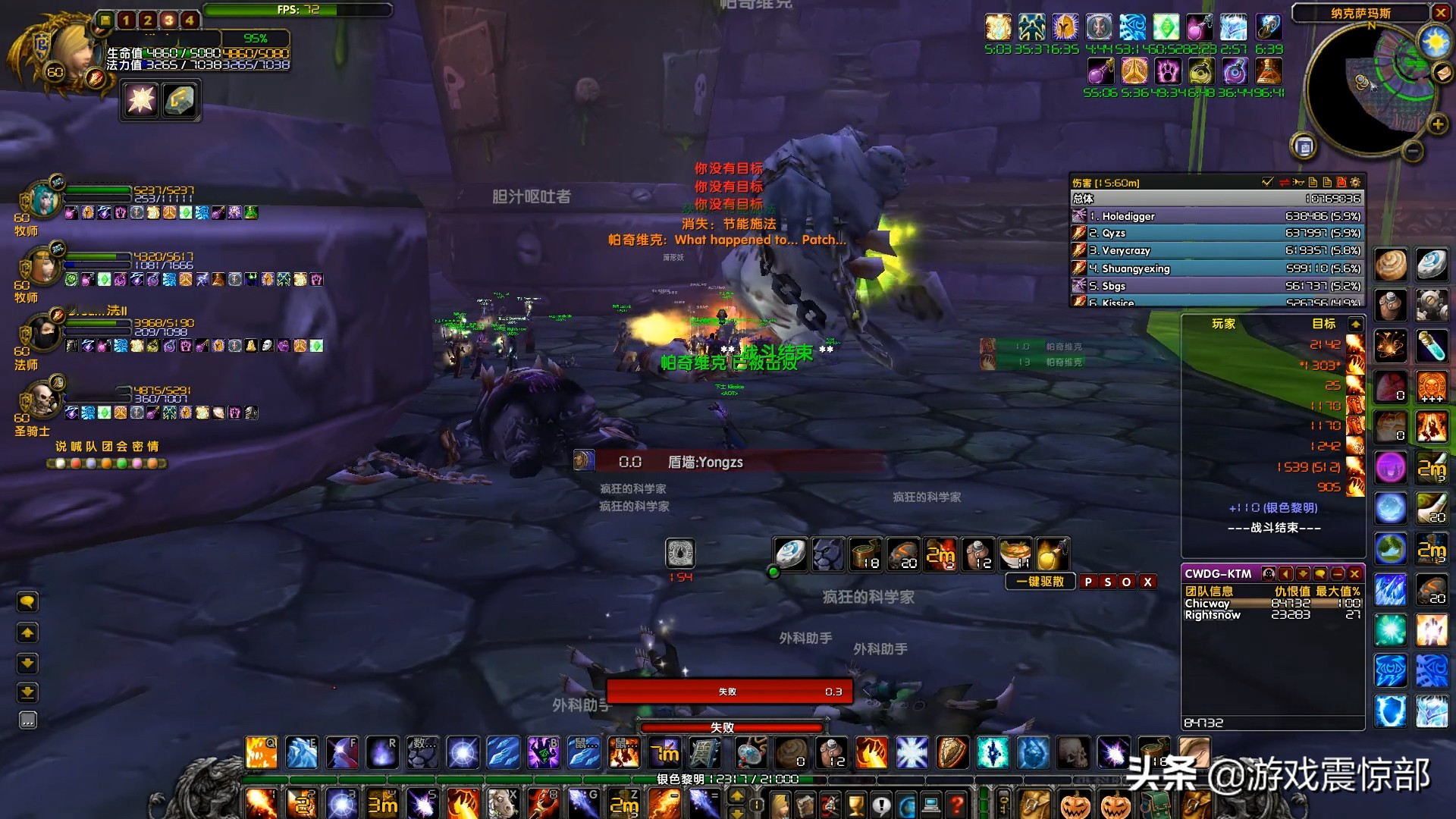
Task: Open the mail envelope icon on minimap
Action: pyautogui.click(x=1442, y=73)
